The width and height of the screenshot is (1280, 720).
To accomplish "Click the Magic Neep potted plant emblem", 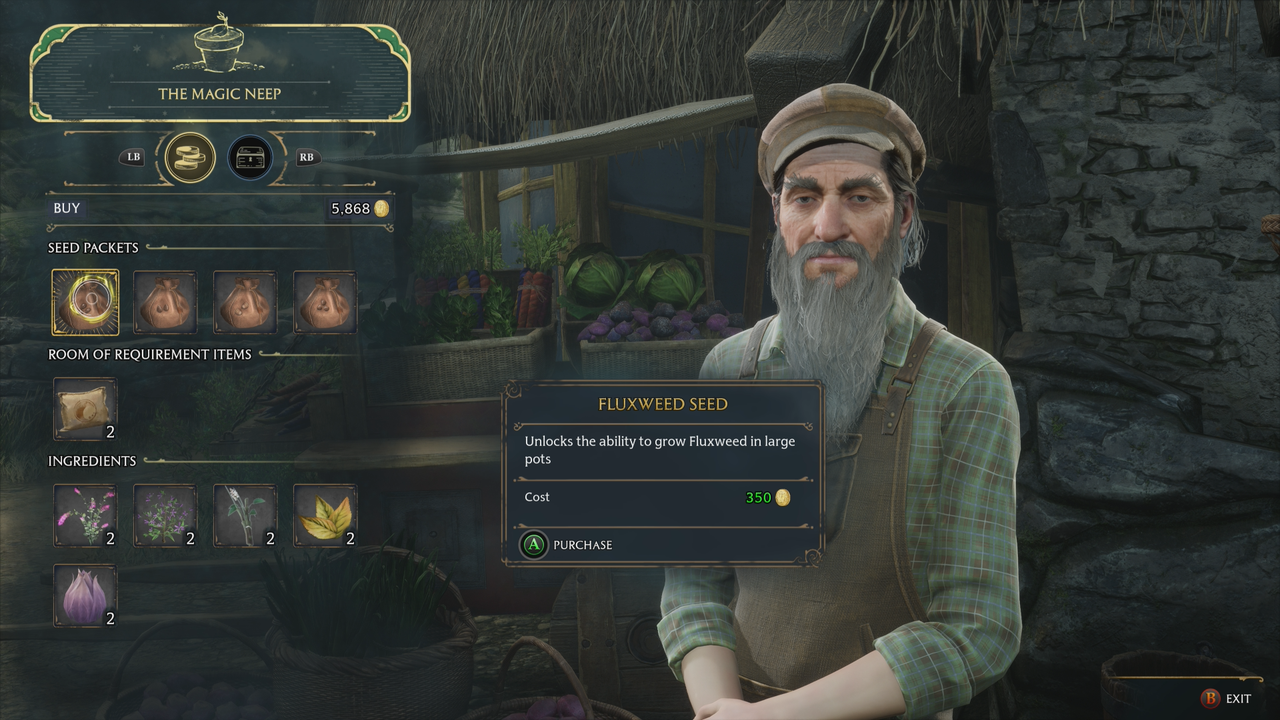I will pyautogui.click(x=220, y=45).
